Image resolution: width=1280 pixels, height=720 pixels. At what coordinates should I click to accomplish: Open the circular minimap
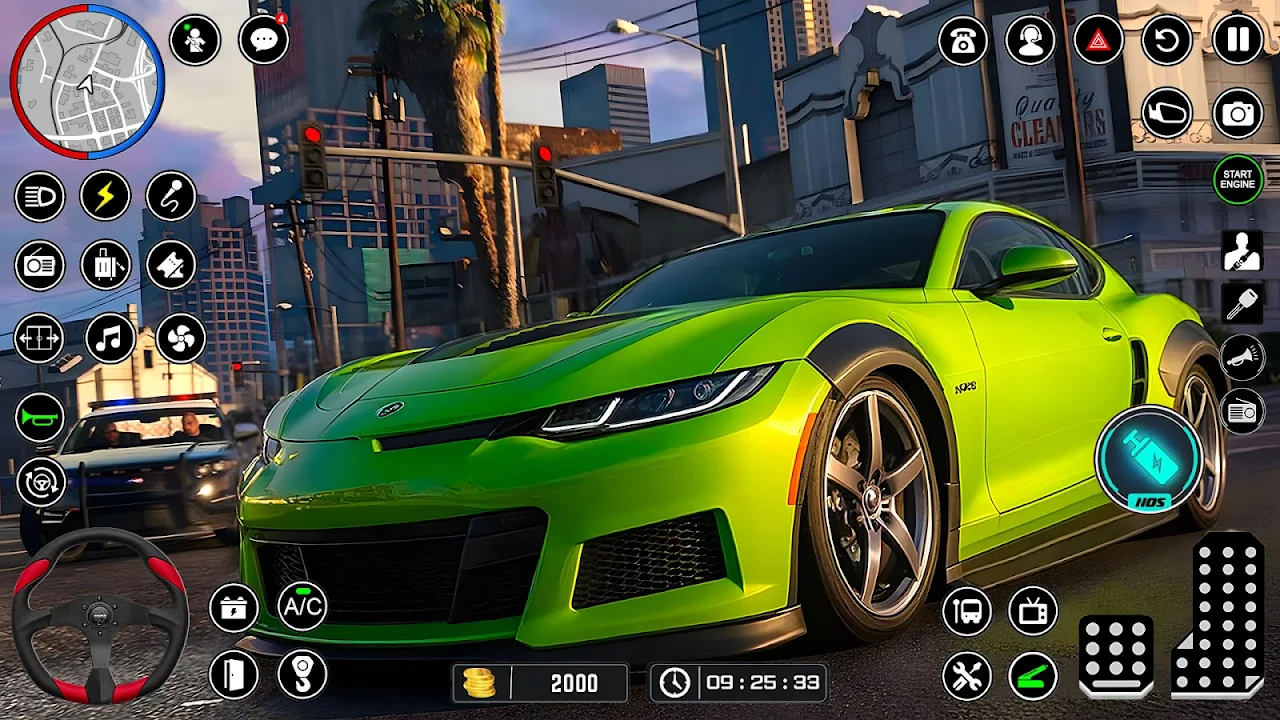87,81
